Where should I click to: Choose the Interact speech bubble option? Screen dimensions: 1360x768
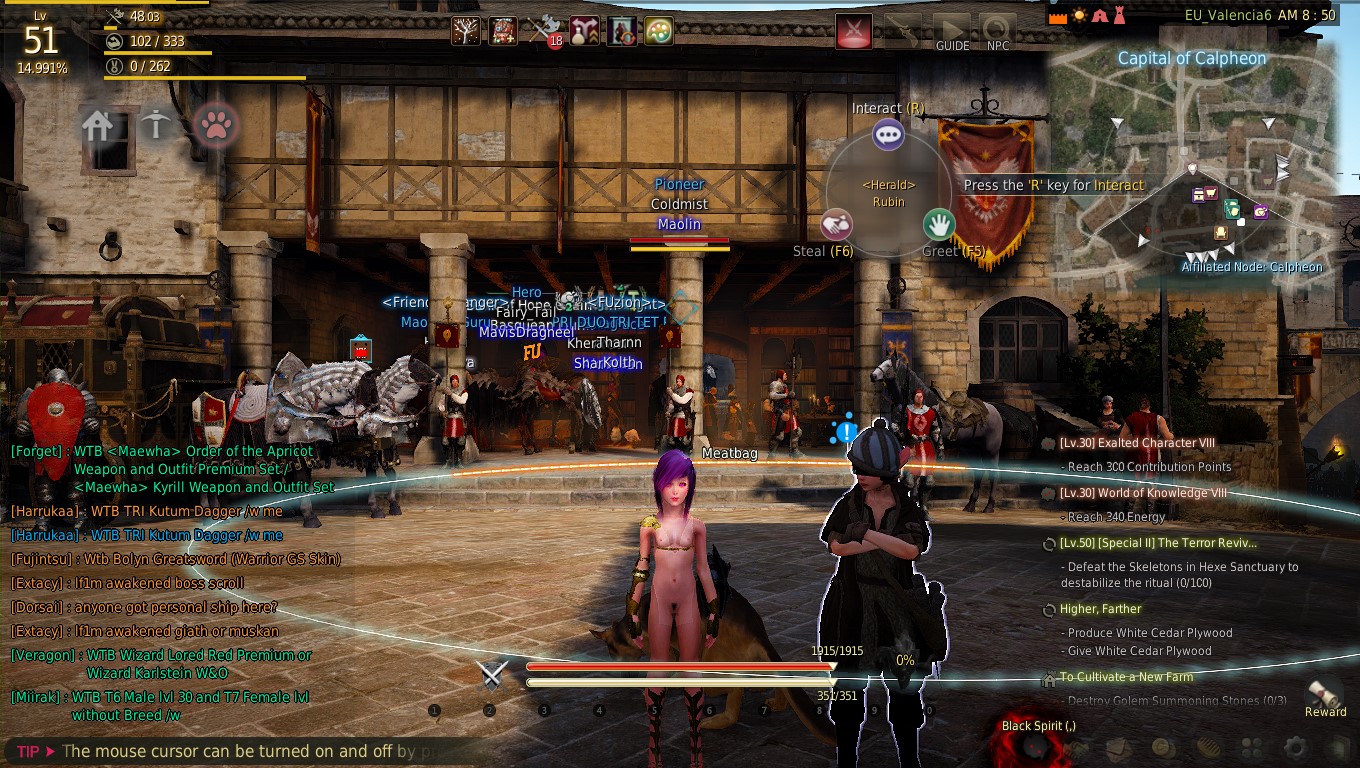pyautogui.click(x=888, y=134)
